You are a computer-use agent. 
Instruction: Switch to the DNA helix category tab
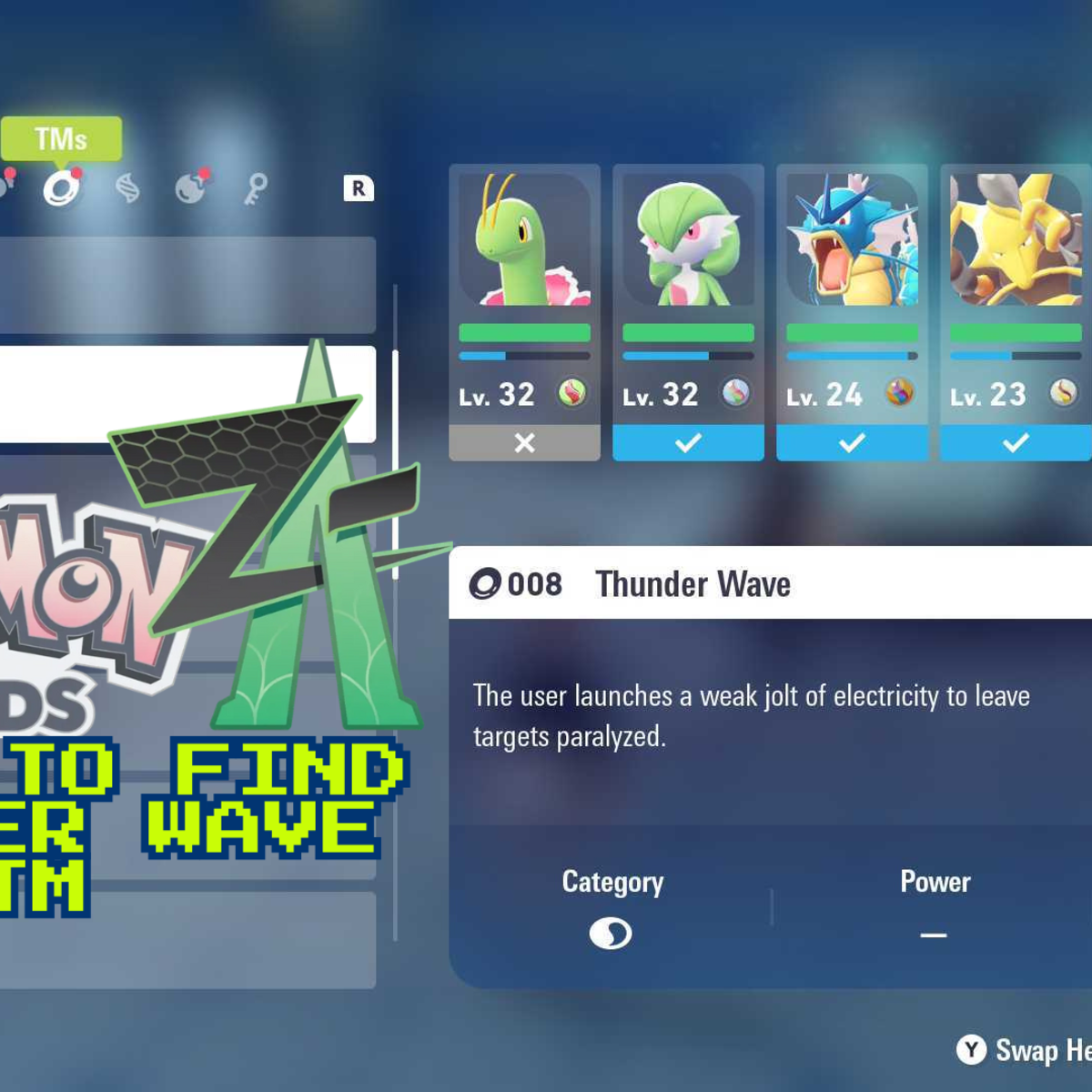pyautogui.click(x=127, y=188)
